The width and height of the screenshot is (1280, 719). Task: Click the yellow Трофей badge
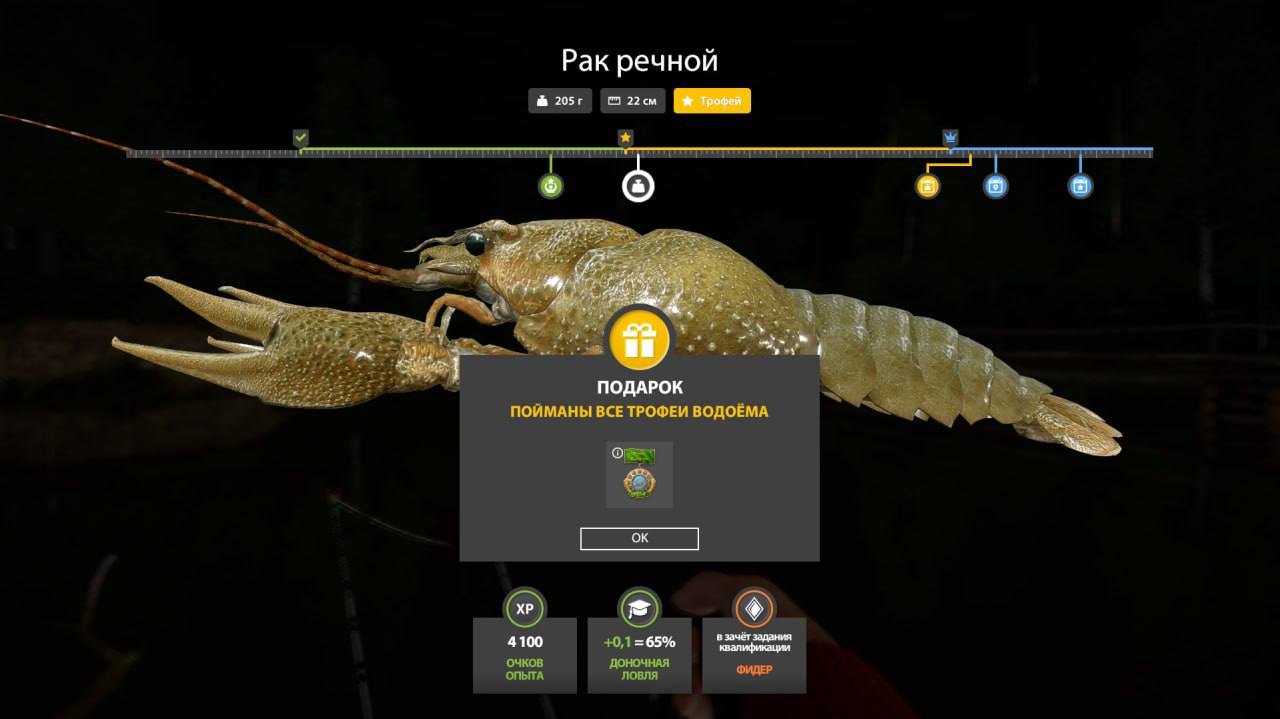tap(712, 101)
